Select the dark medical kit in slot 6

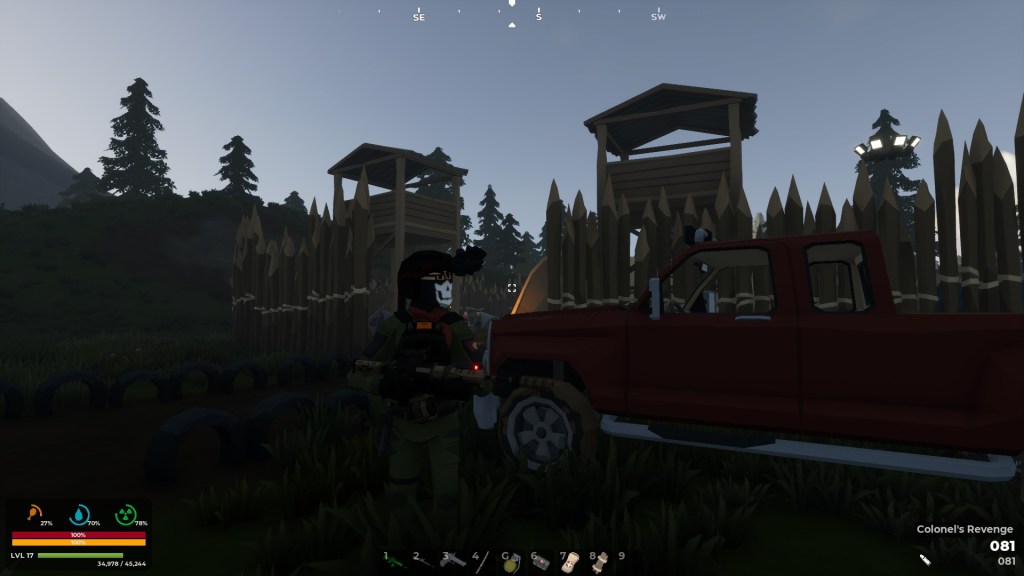pos(541,562)
